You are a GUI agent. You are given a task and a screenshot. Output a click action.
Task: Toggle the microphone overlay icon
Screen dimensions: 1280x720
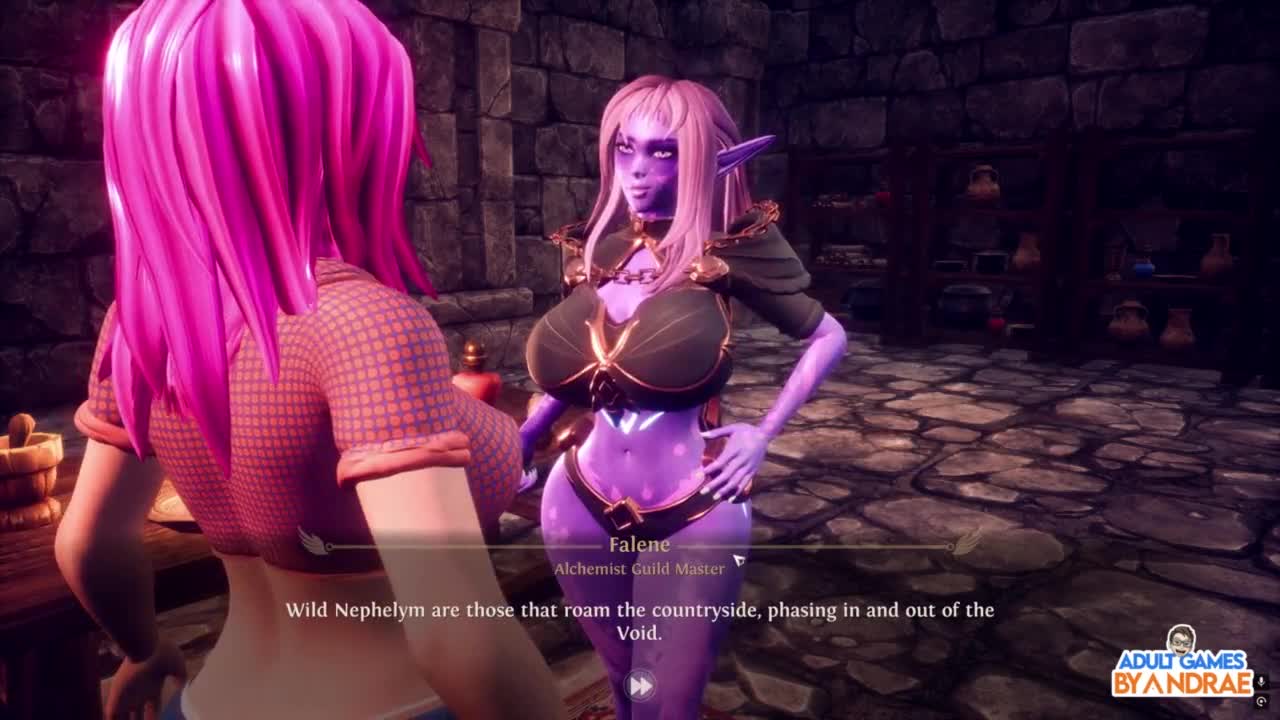[x=1262, y=682]
